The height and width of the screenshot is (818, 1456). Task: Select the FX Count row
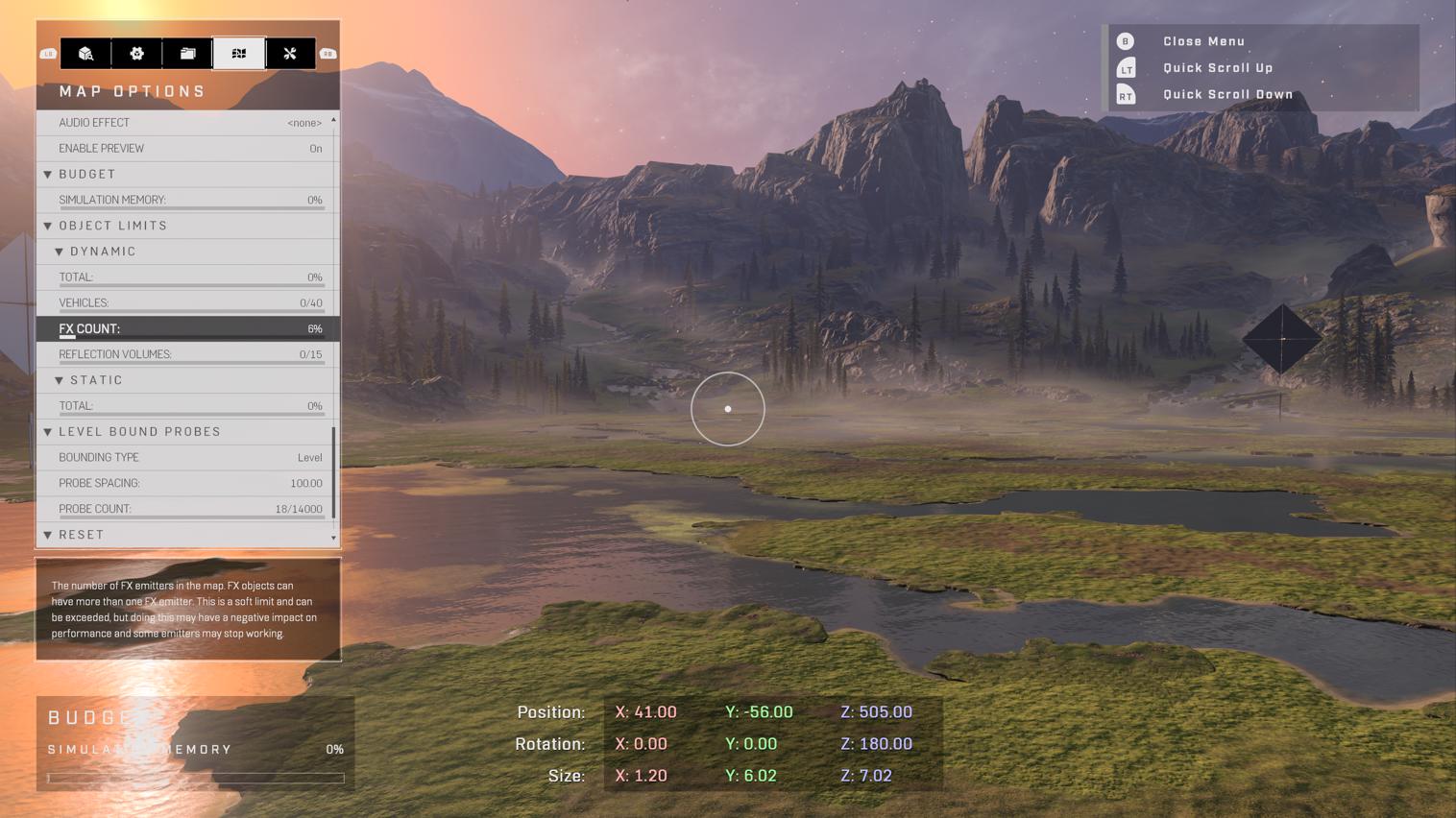189,329
